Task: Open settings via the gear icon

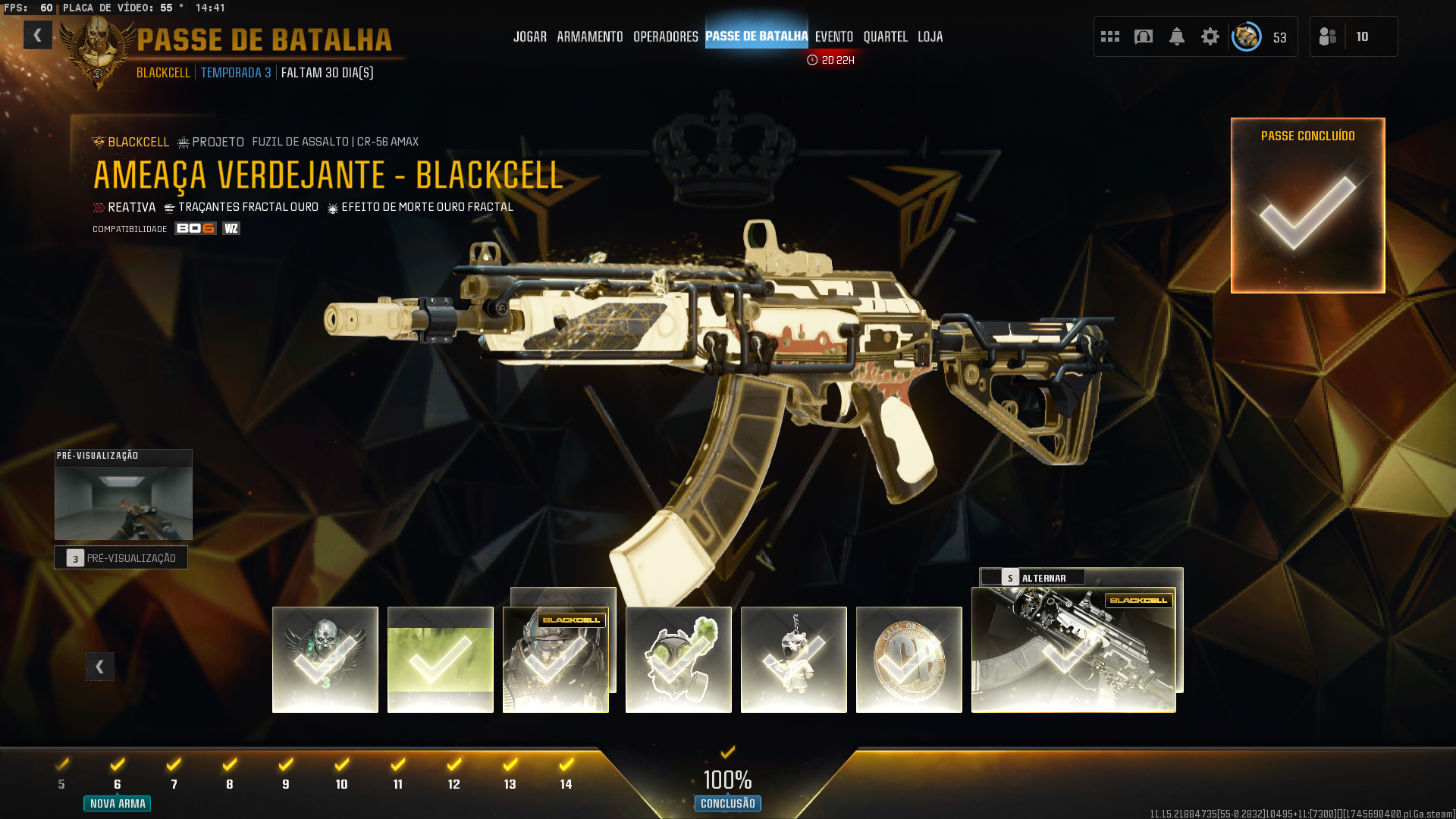Action: pos(1210,36)
